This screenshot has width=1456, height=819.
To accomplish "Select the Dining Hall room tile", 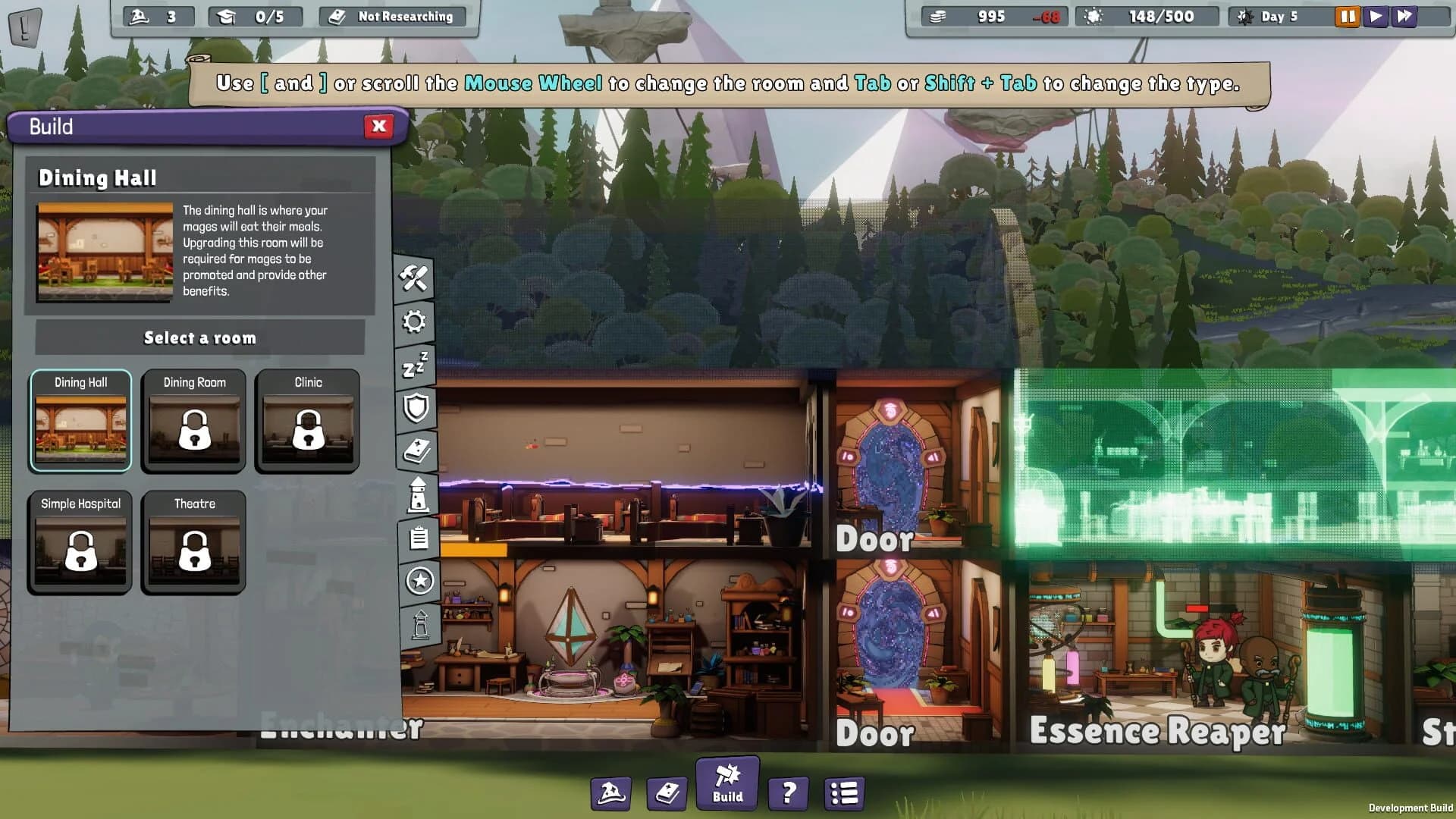I will 80,421.
